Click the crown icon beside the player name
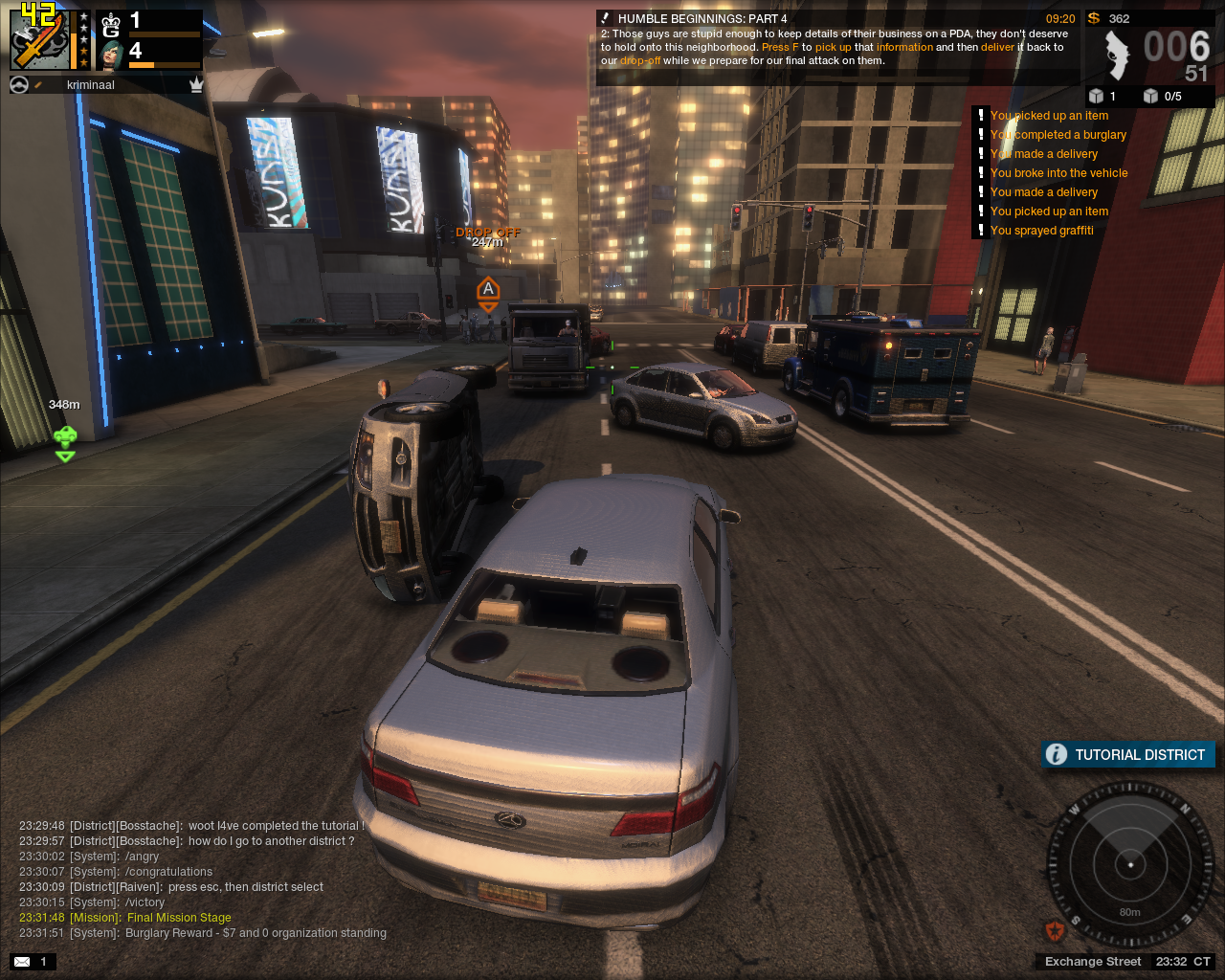 tap(196, 85)
